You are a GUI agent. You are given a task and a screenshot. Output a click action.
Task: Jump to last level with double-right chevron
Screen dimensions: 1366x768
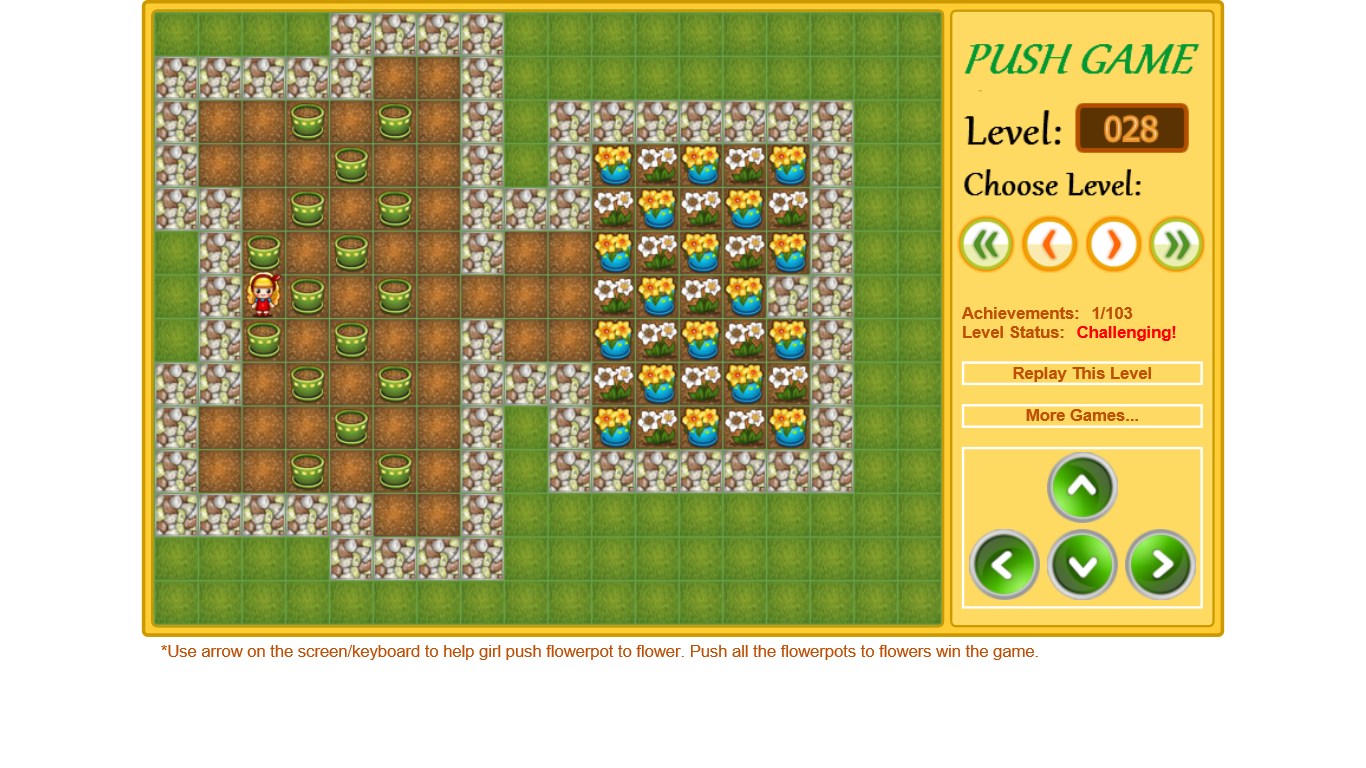pyautogui.click(x=1176, y=244)
